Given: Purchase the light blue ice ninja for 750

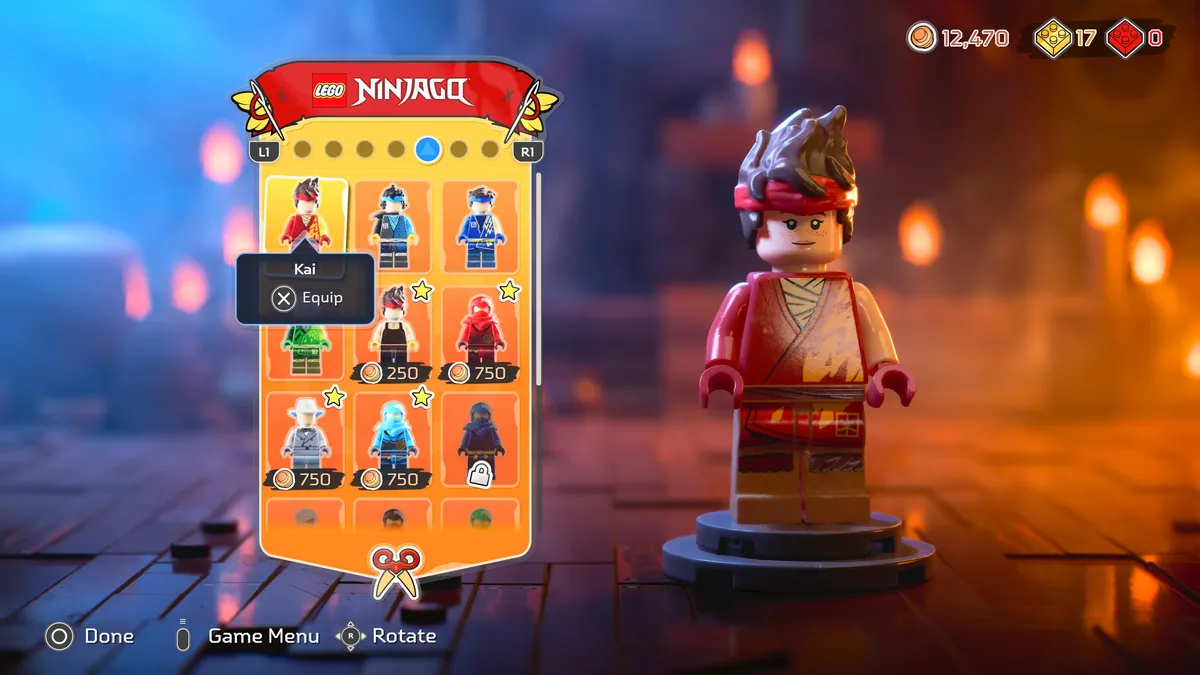Looking at the screenshot, I should [x=393, y=441].
